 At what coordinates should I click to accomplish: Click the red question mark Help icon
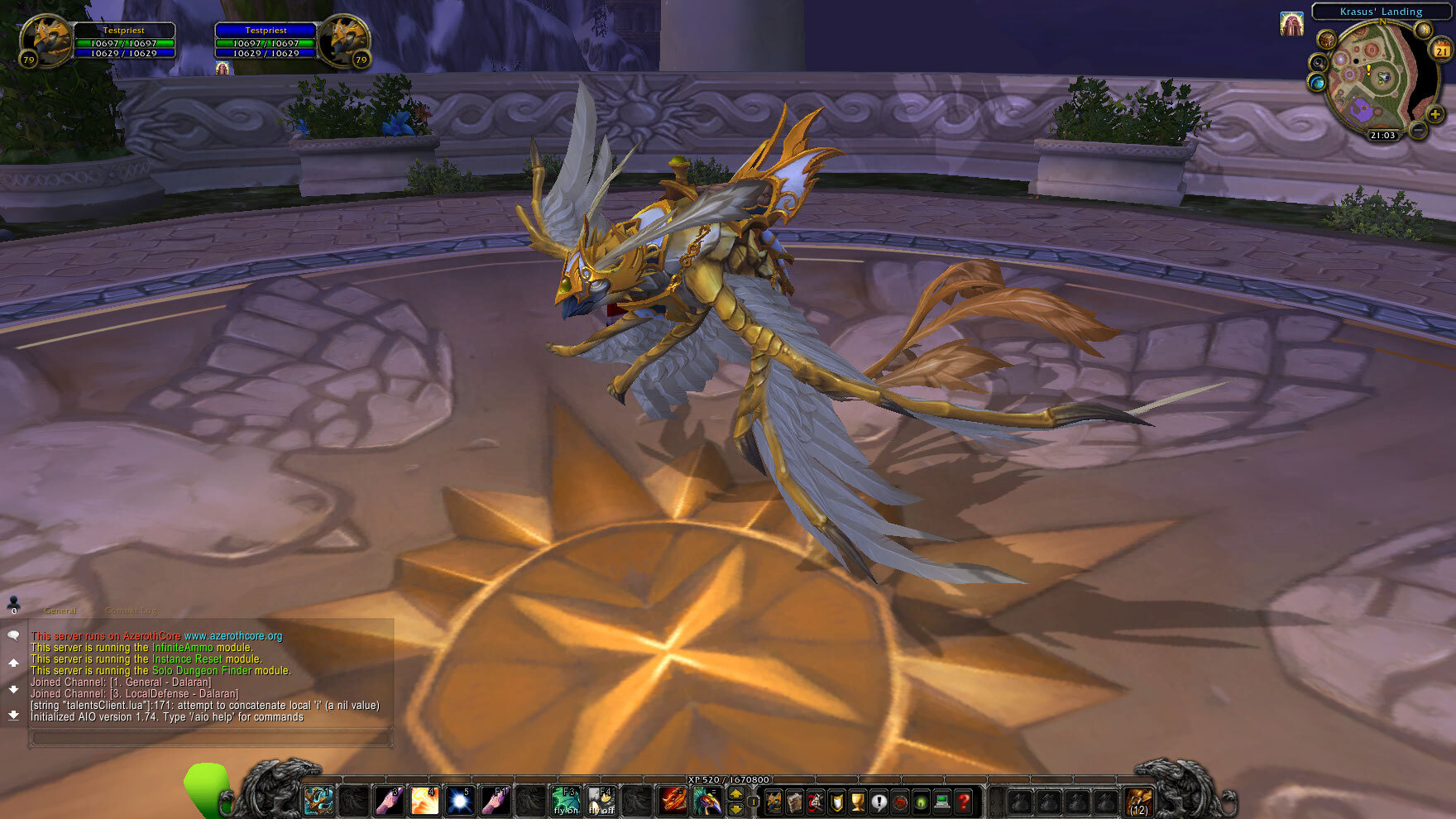pyautogui.click(x=963, y=801)
